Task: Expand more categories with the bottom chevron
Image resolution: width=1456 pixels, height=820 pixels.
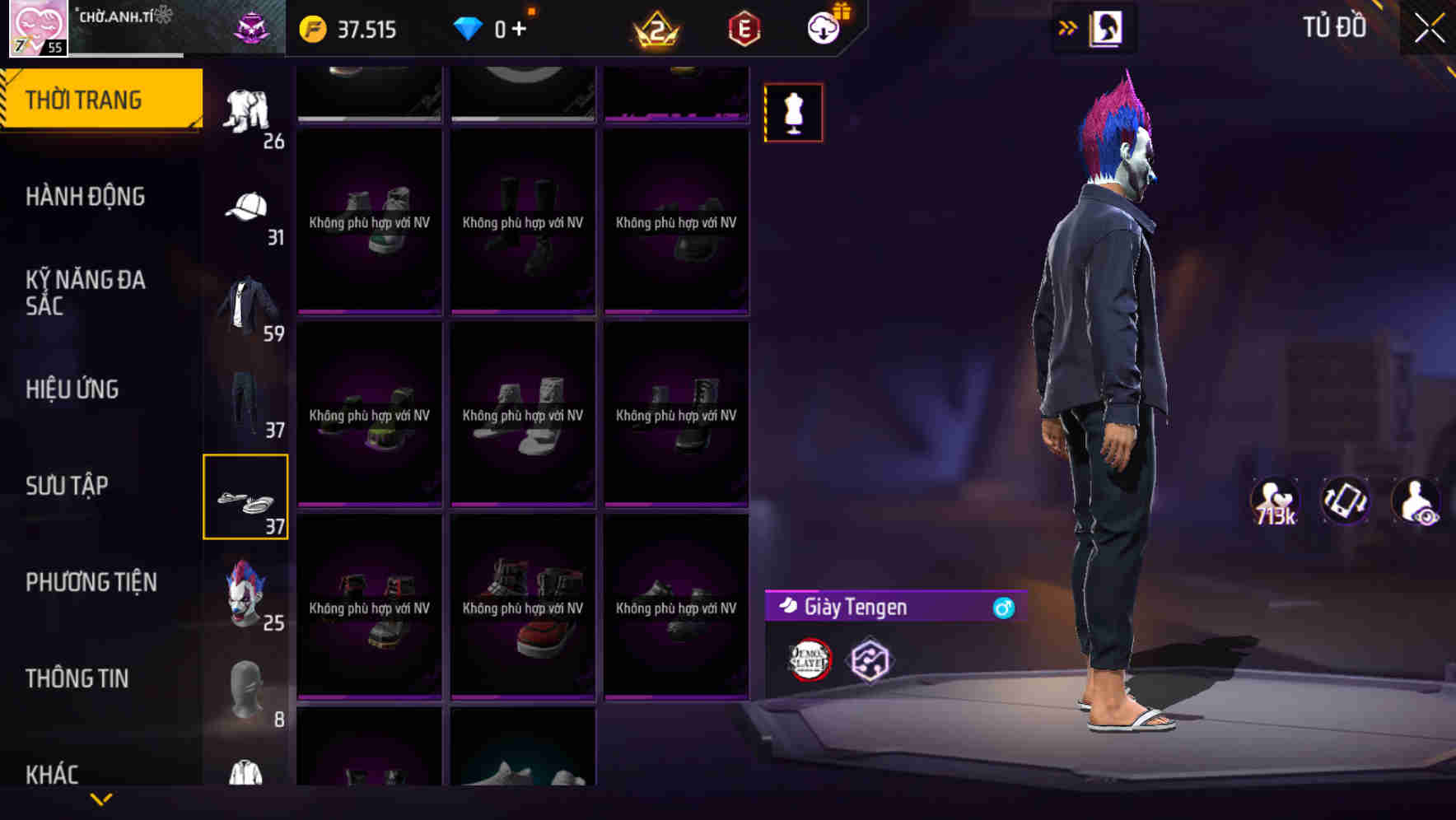Action: [101, 799]
